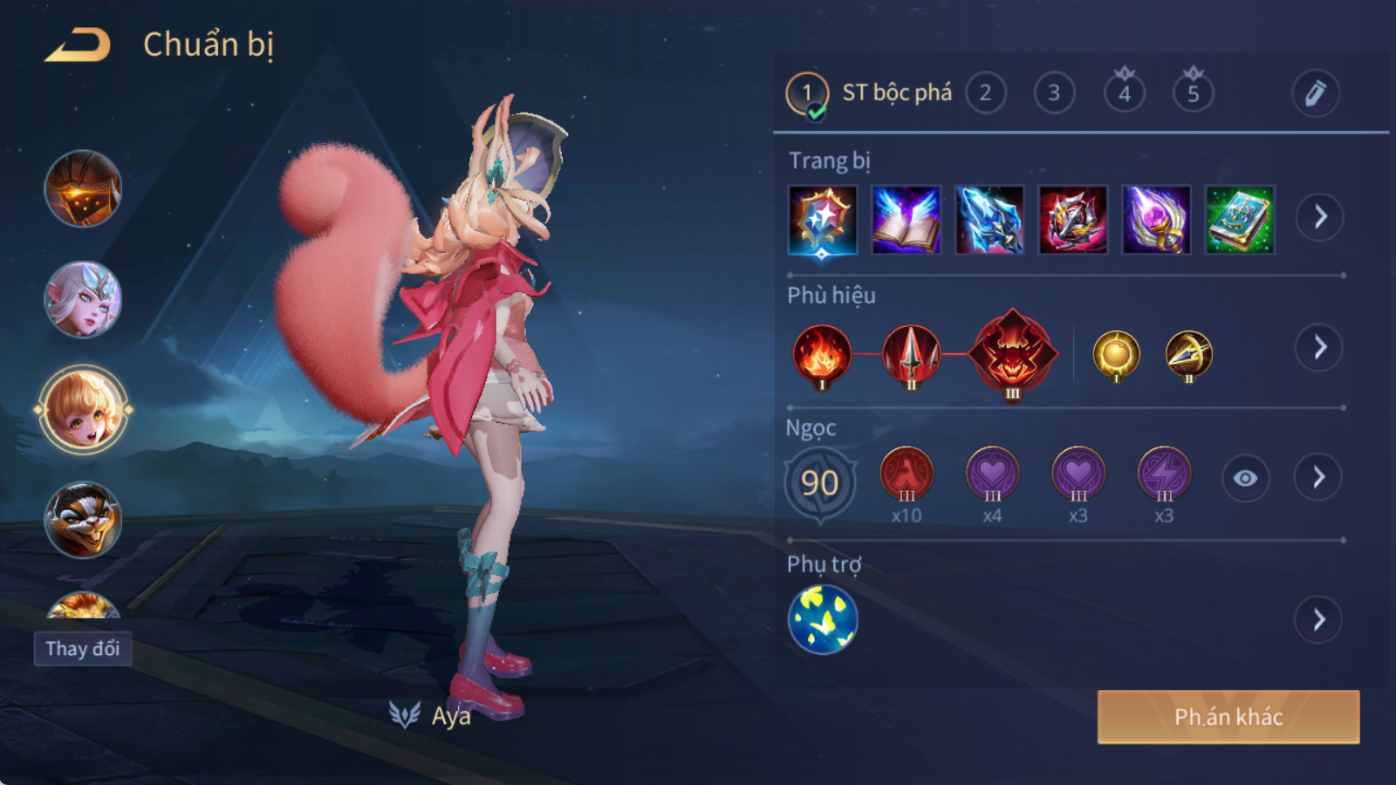
Task: Expand the Trang bị equipment arrow
Action: pyautogui.click(x=1320, y=217)
